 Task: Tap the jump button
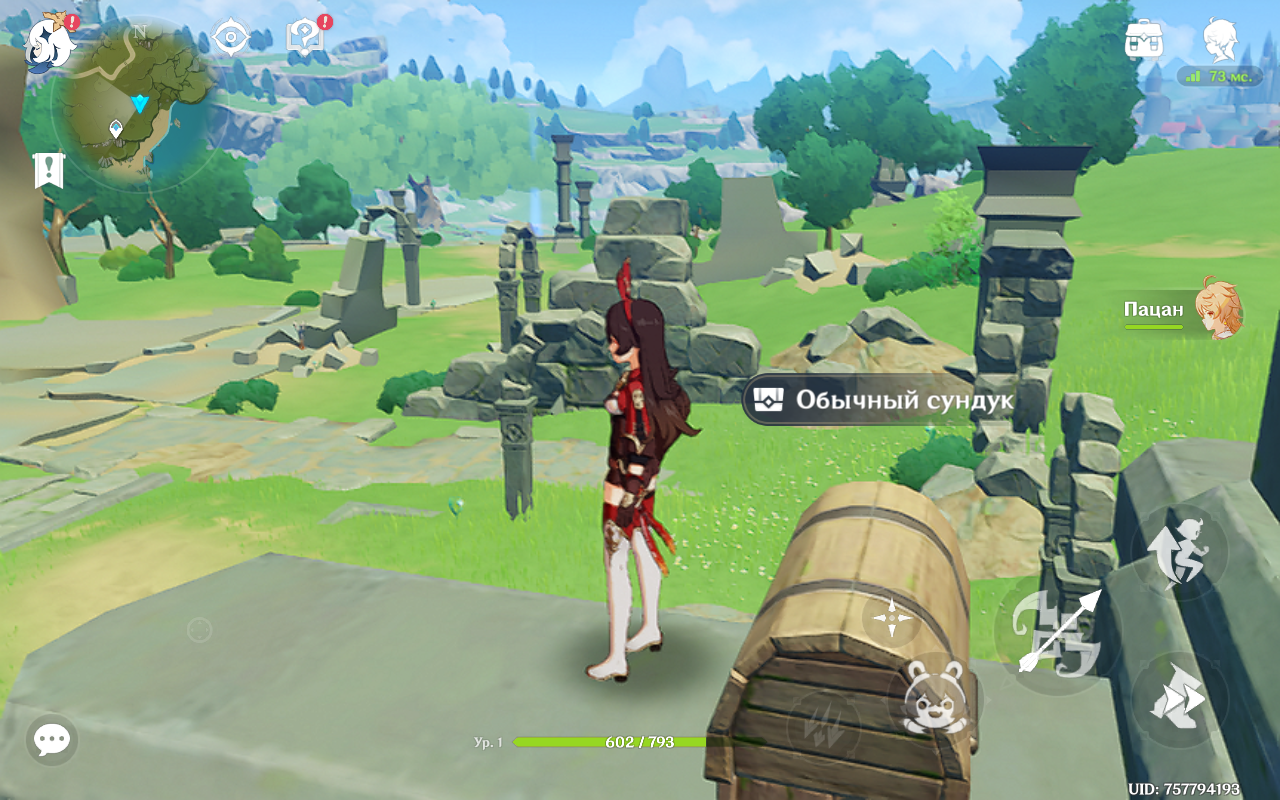coord(1180,553)
